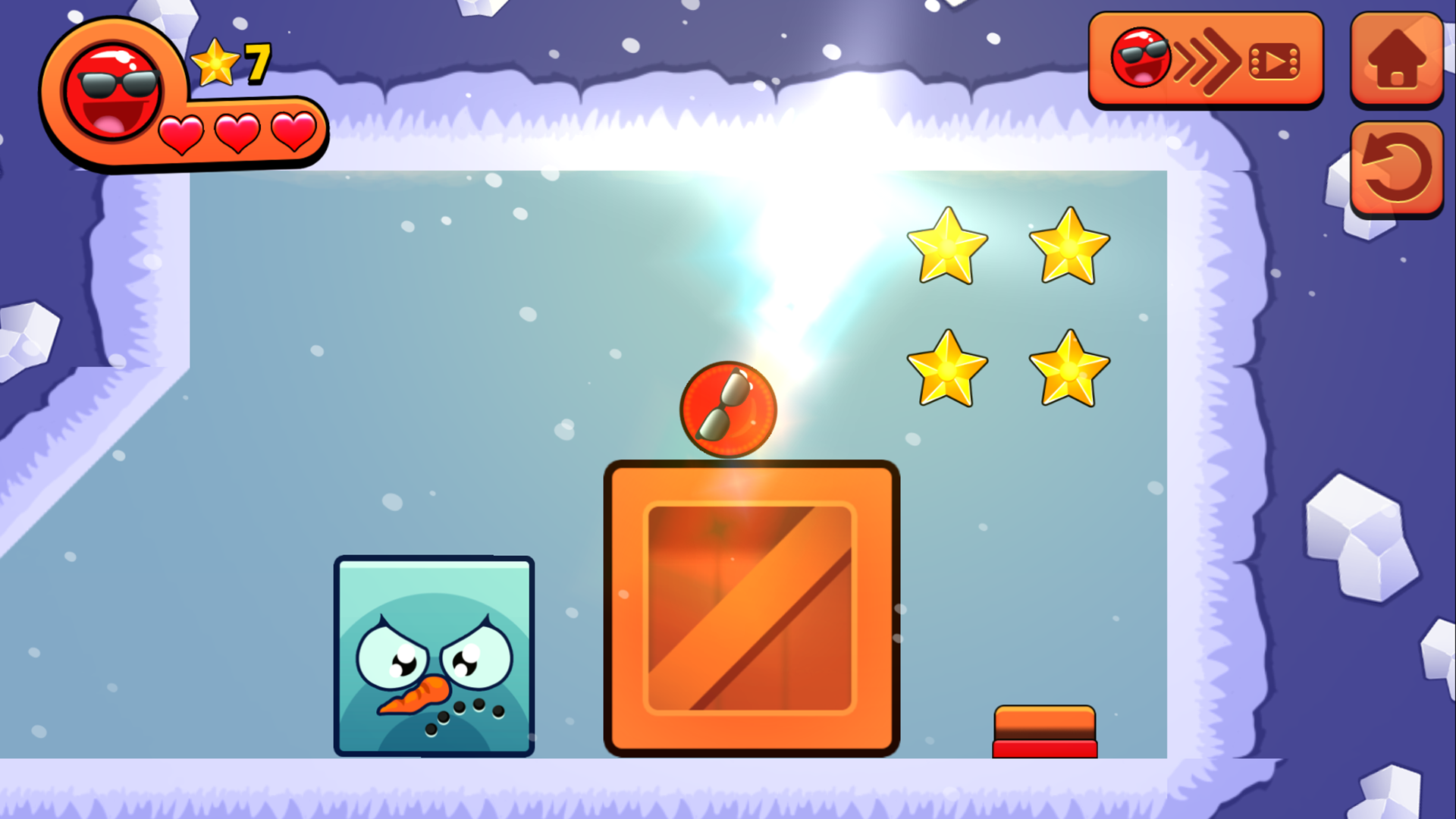Click the first heart in the health bar
1456x819 pixels.
point(180,133)
